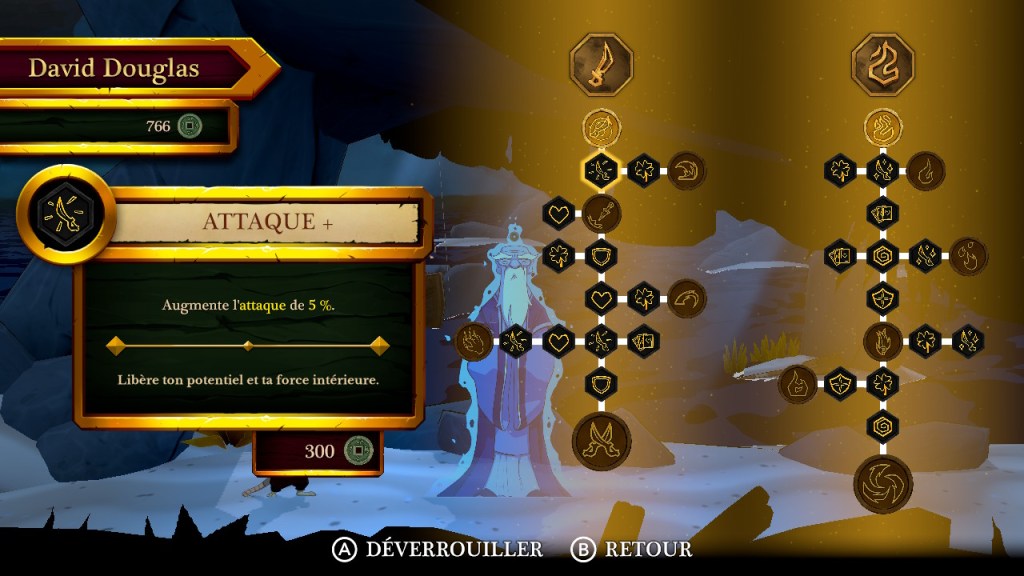Open the serpent emblem skill tree header
Screen dimensions: 1024x576
[x=883, y=64]
